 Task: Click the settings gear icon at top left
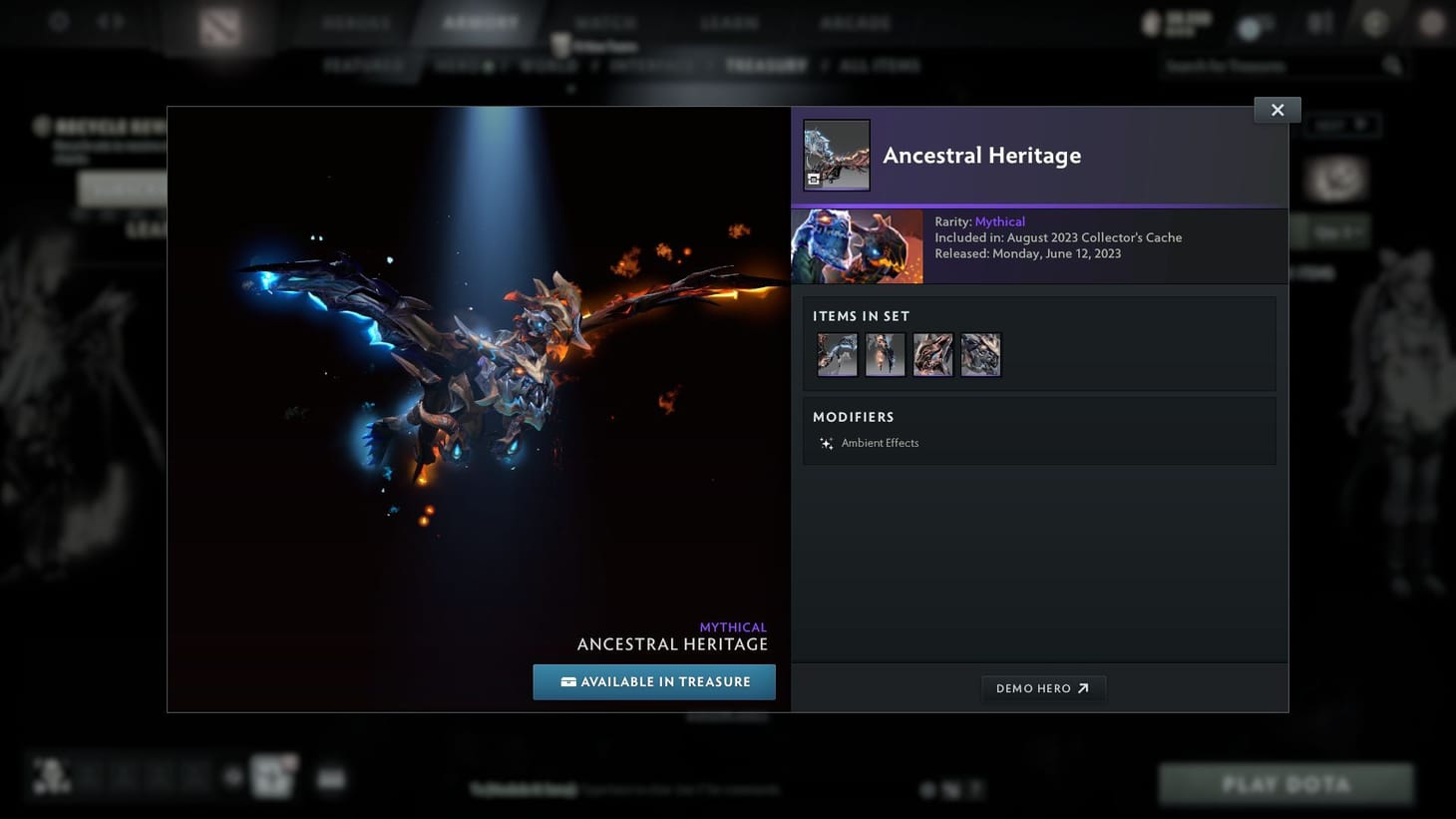59,21
